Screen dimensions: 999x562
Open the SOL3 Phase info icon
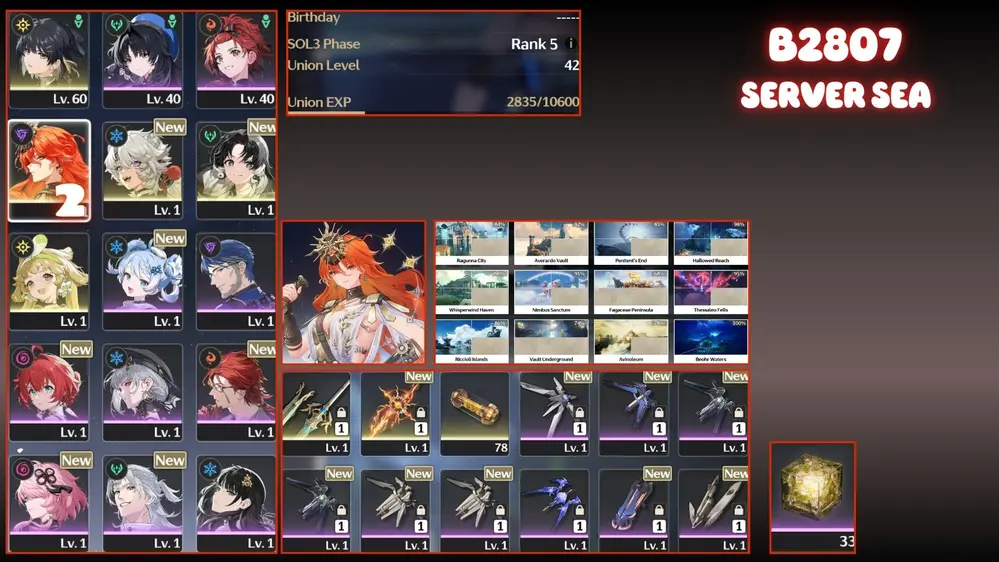(571, 44)
